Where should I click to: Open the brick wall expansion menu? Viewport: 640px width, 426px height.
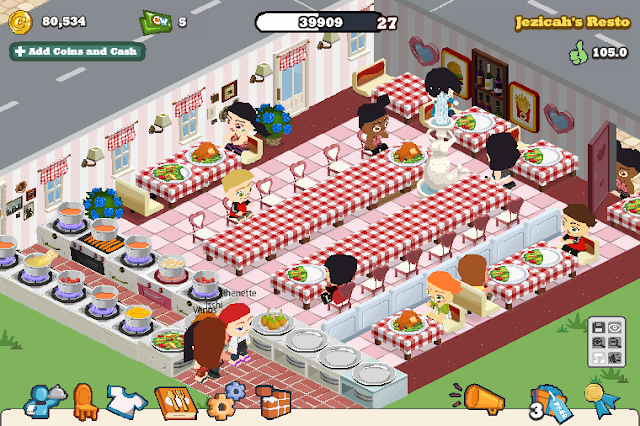[271, 402]
